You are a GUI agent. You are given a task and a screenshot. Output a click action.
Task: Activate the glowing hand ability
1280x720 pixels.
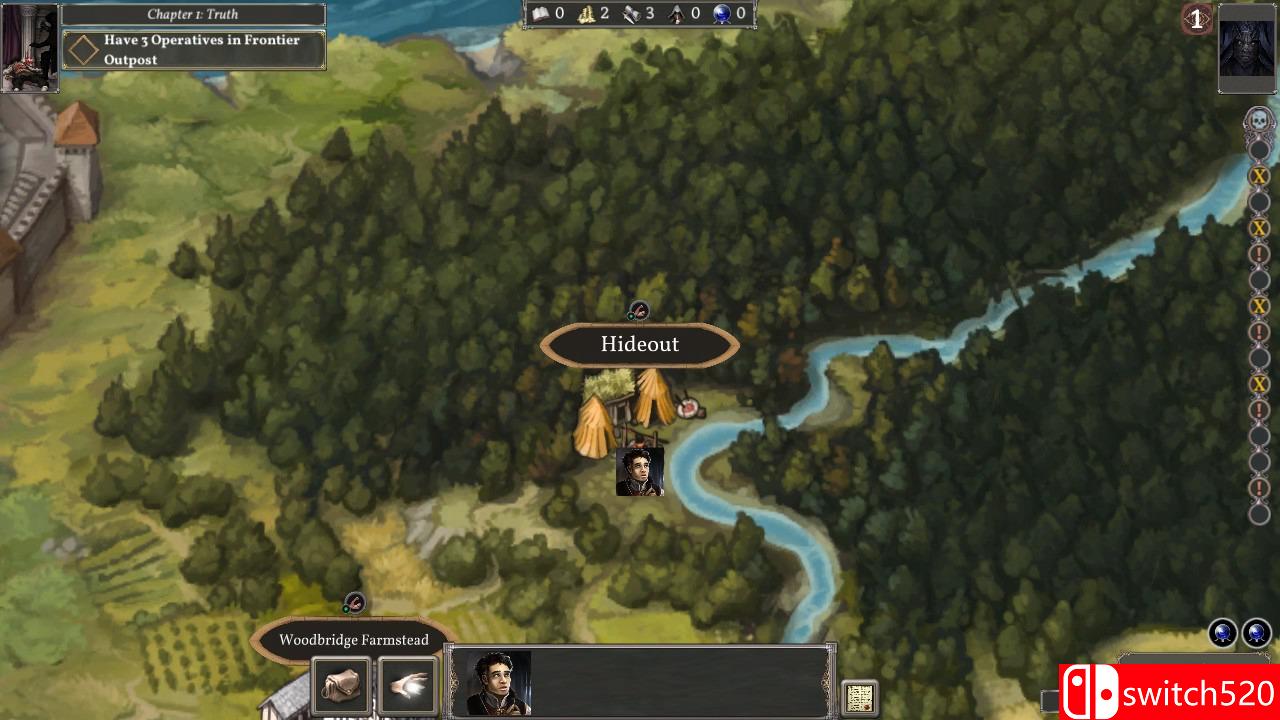[x=408, y=686]
